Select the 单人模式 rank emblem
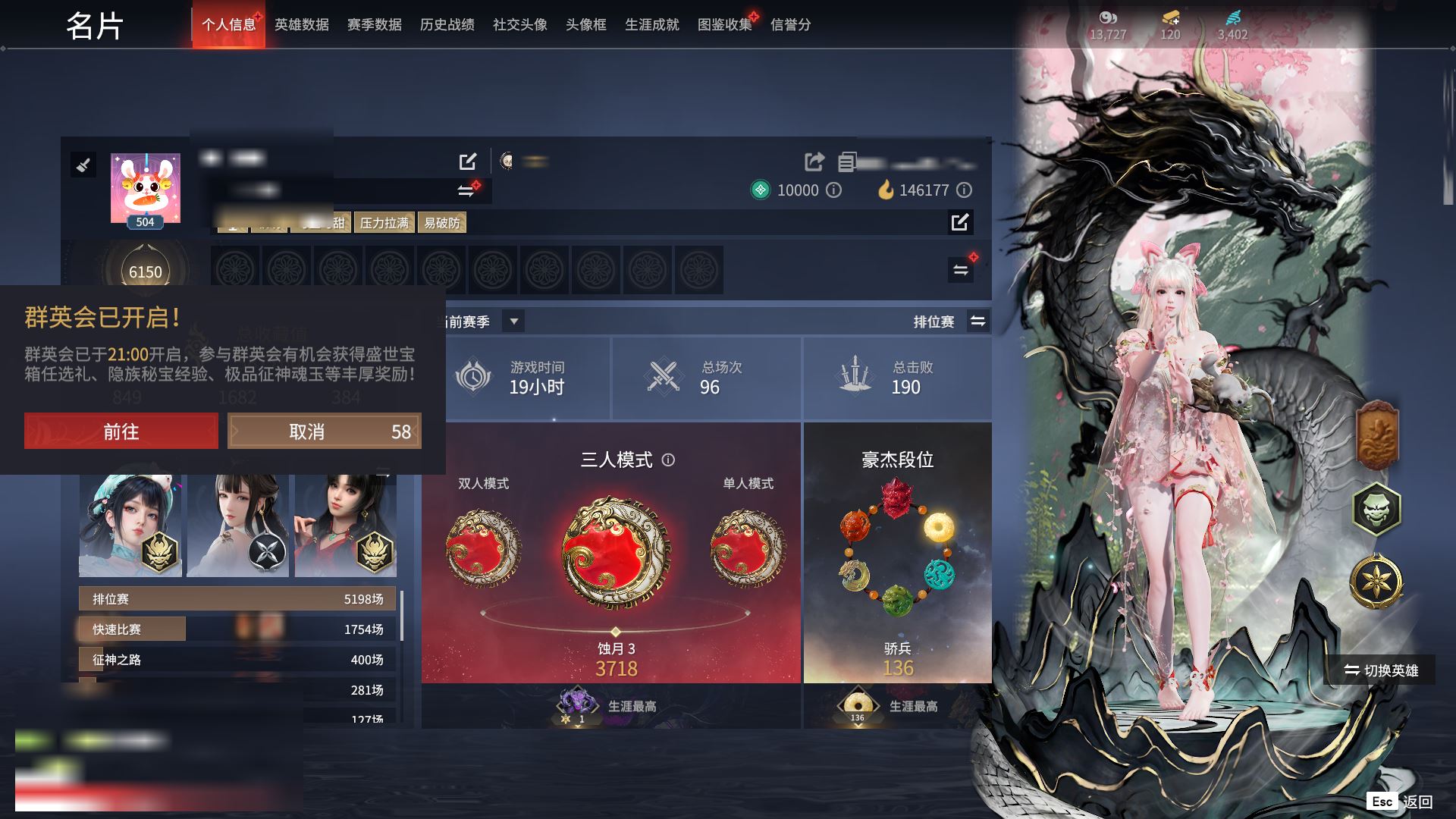The image size is (1456, 819). coord(748,549)
